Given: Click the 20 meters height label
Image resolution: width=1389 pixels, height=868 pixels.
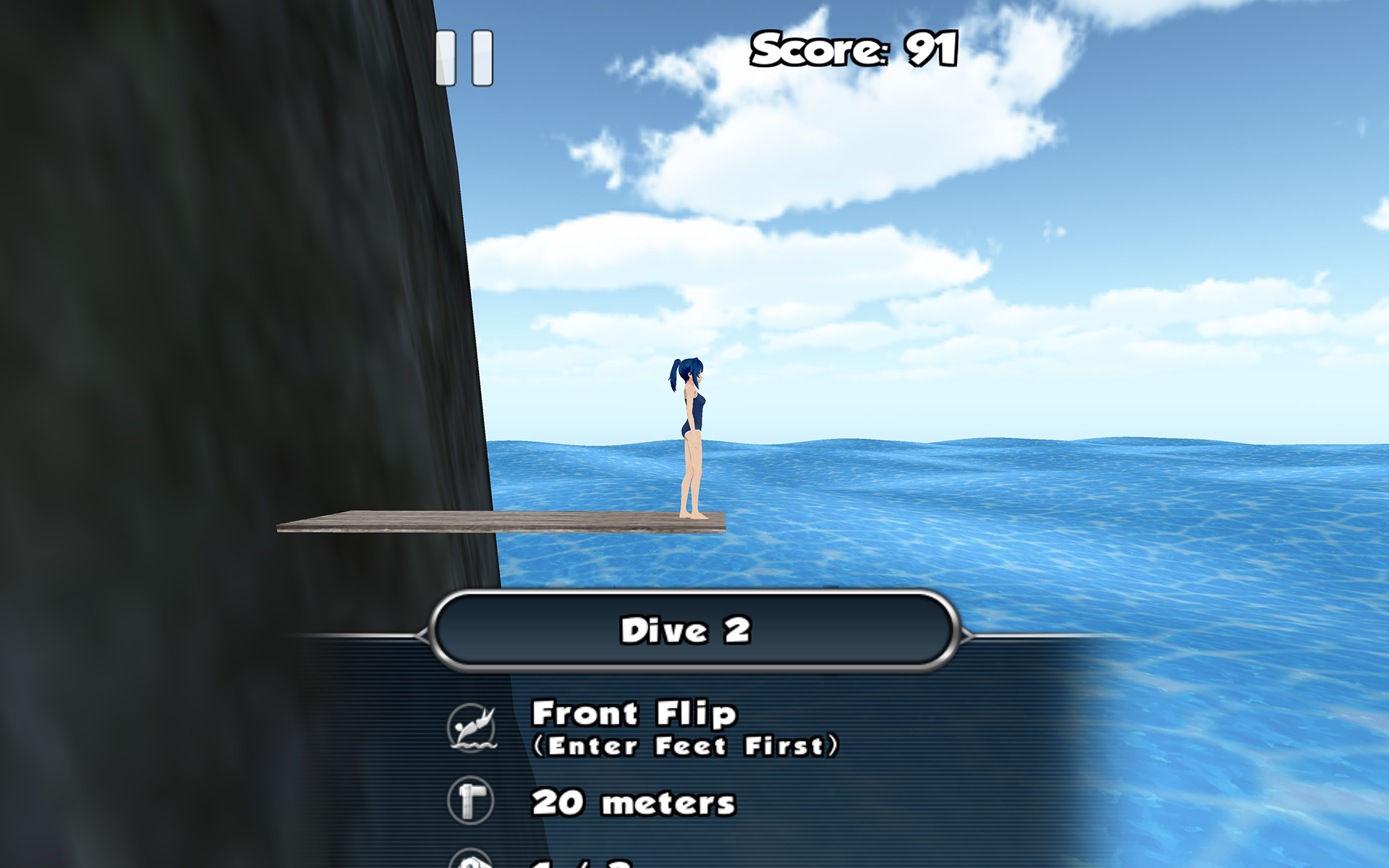Looking at the screenshot, I should (x=633, y=803).
